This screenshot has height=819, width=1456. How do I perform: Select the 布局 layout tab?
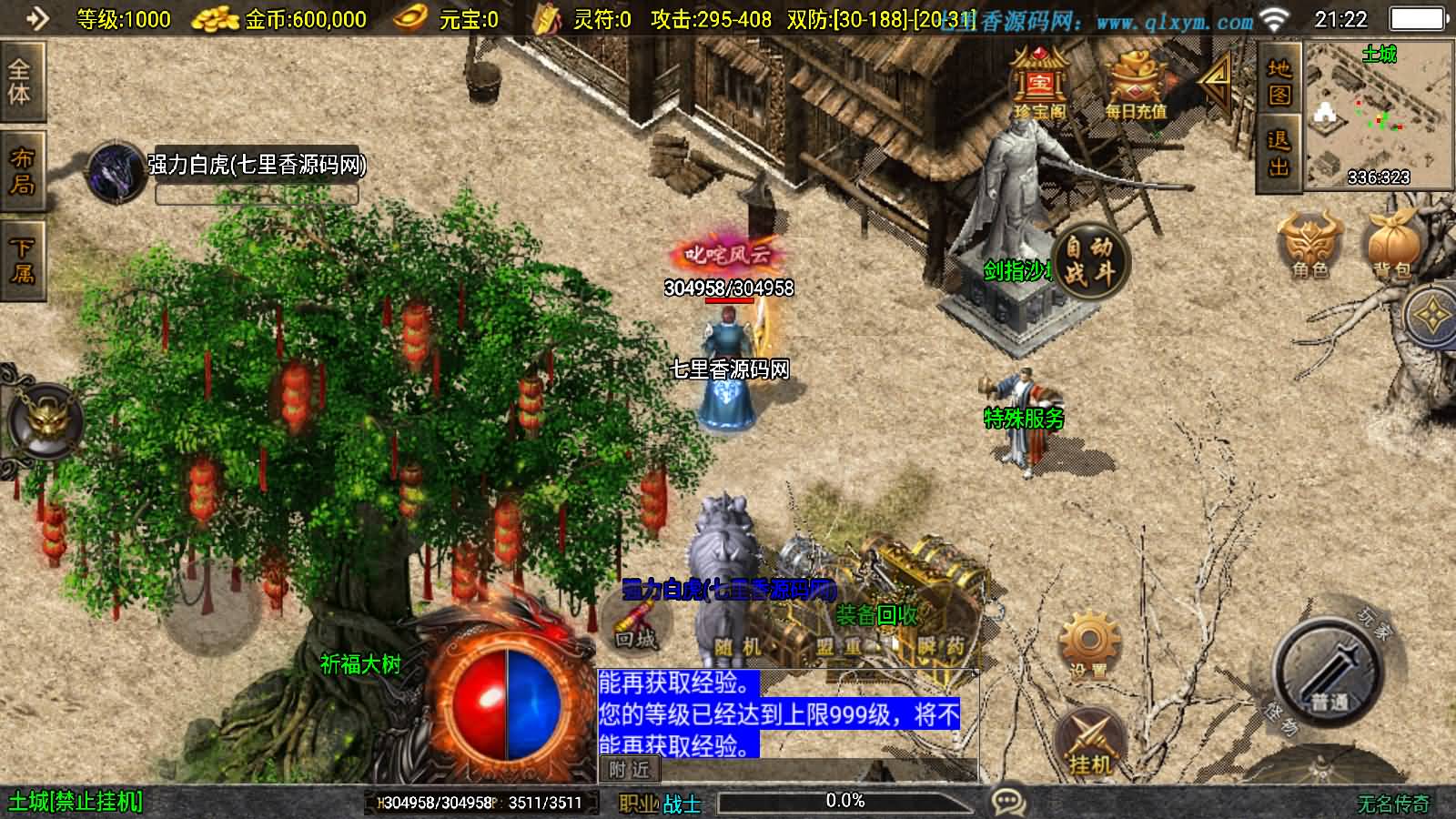pos(20,171)
